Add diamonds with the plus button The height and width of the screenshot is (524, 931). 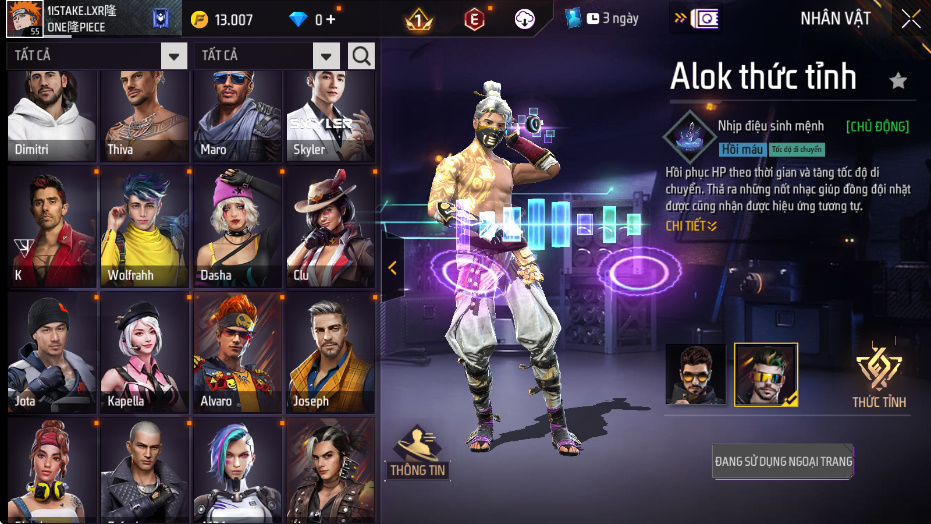[x=331, y=19]
